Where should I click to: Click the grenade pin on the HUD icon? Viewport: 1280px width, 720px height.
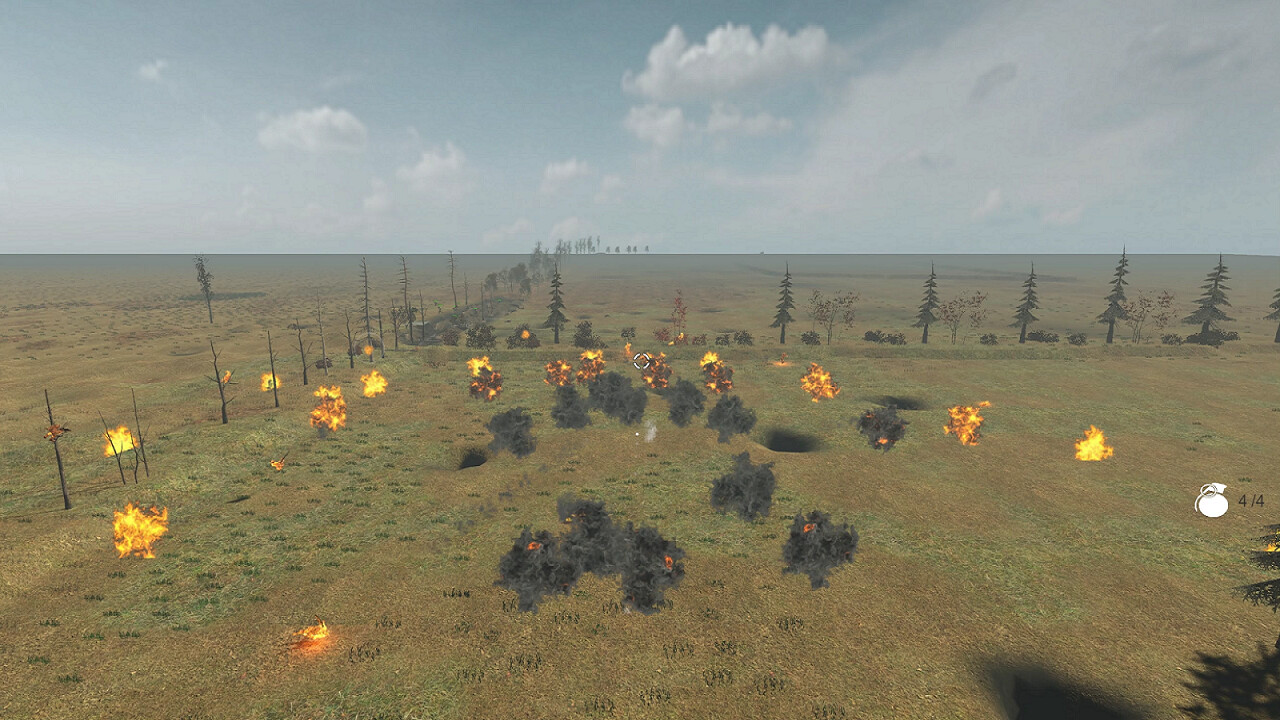[x=1208, y=490]
